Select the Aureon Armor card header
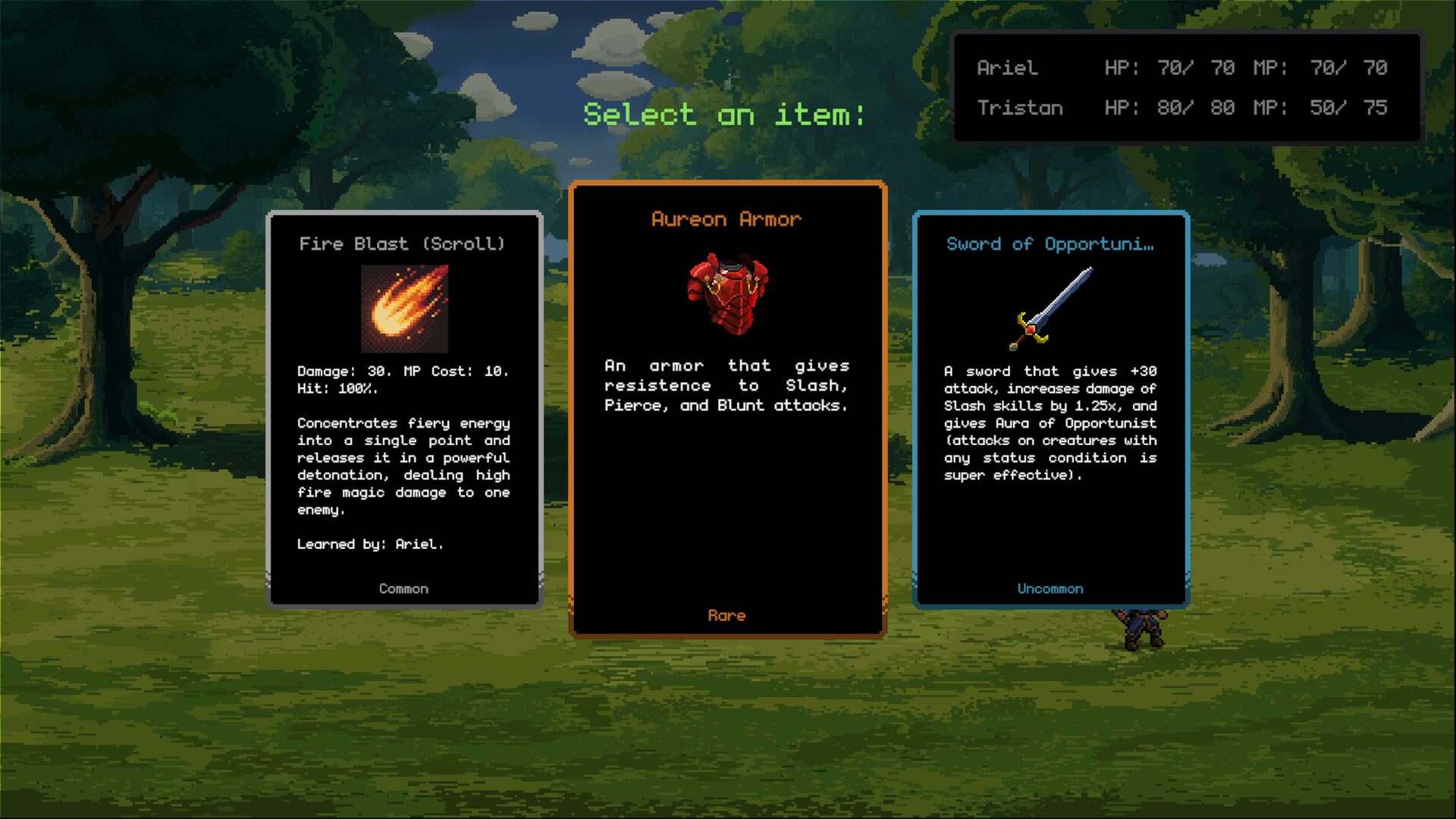 click(726, 219)
